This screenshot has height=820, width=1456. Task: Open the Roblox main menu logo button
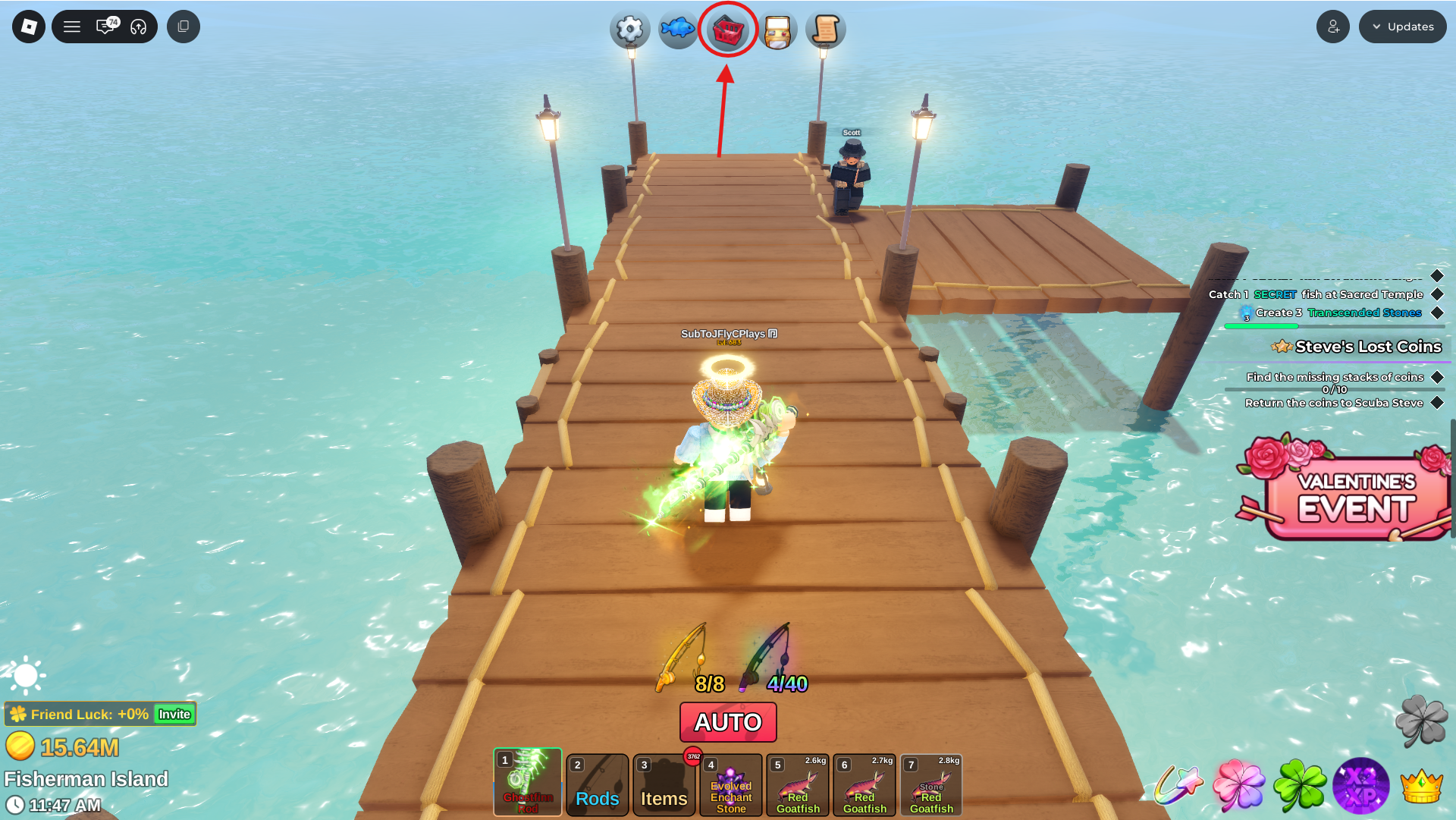(29, 27)
